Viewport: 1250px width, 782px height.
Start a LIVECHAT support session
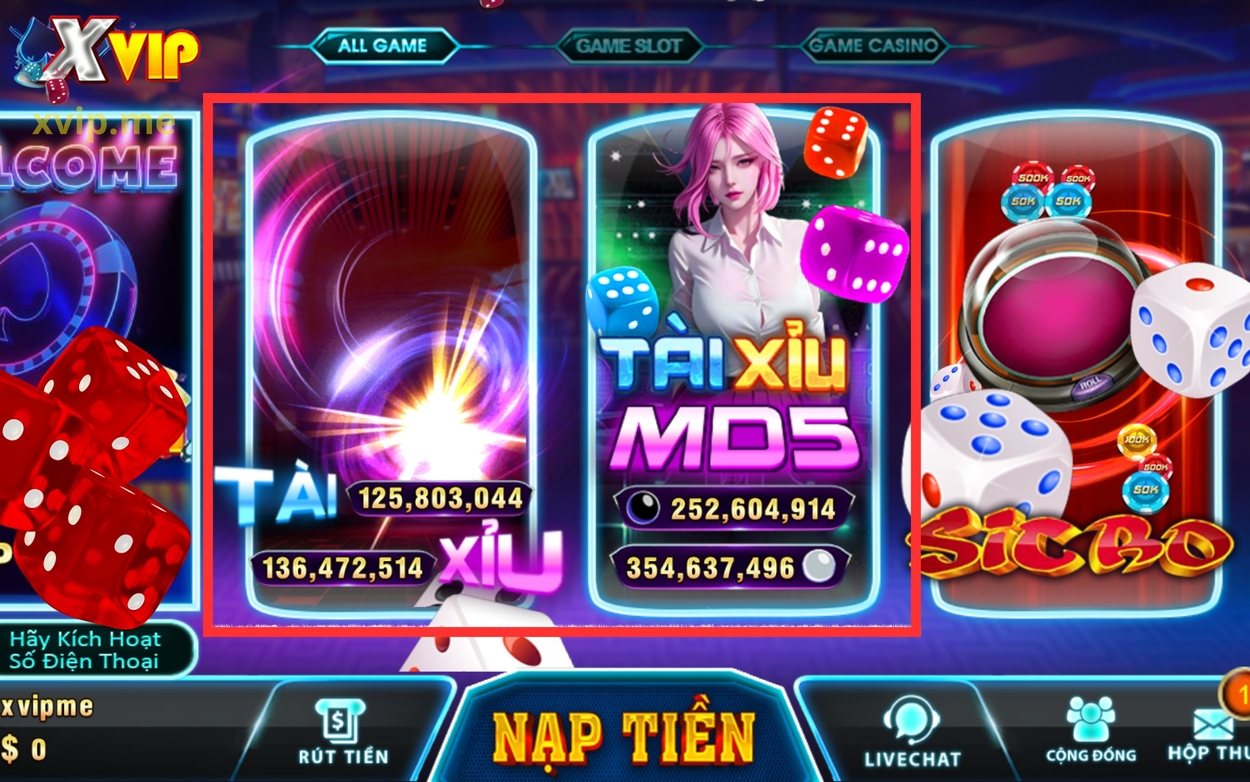911,734
